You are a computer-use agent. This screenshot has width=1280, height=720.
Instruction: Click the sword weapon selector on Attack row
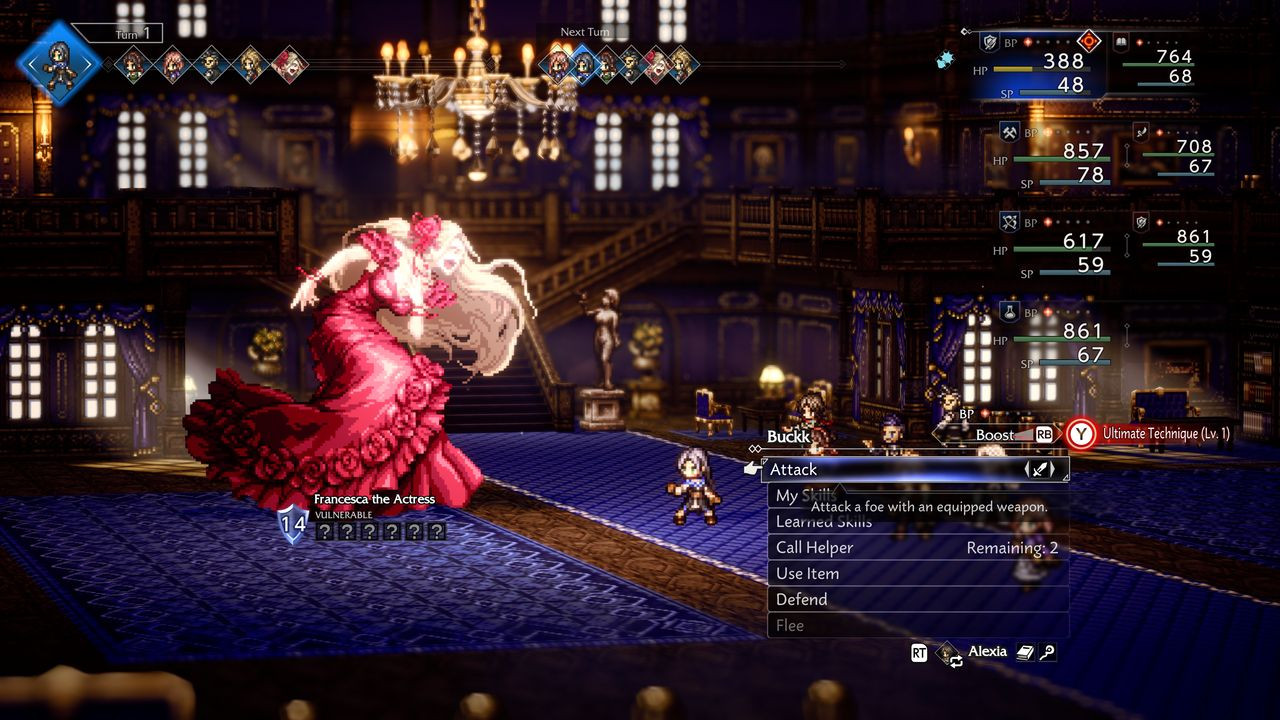pos(1040,469)
